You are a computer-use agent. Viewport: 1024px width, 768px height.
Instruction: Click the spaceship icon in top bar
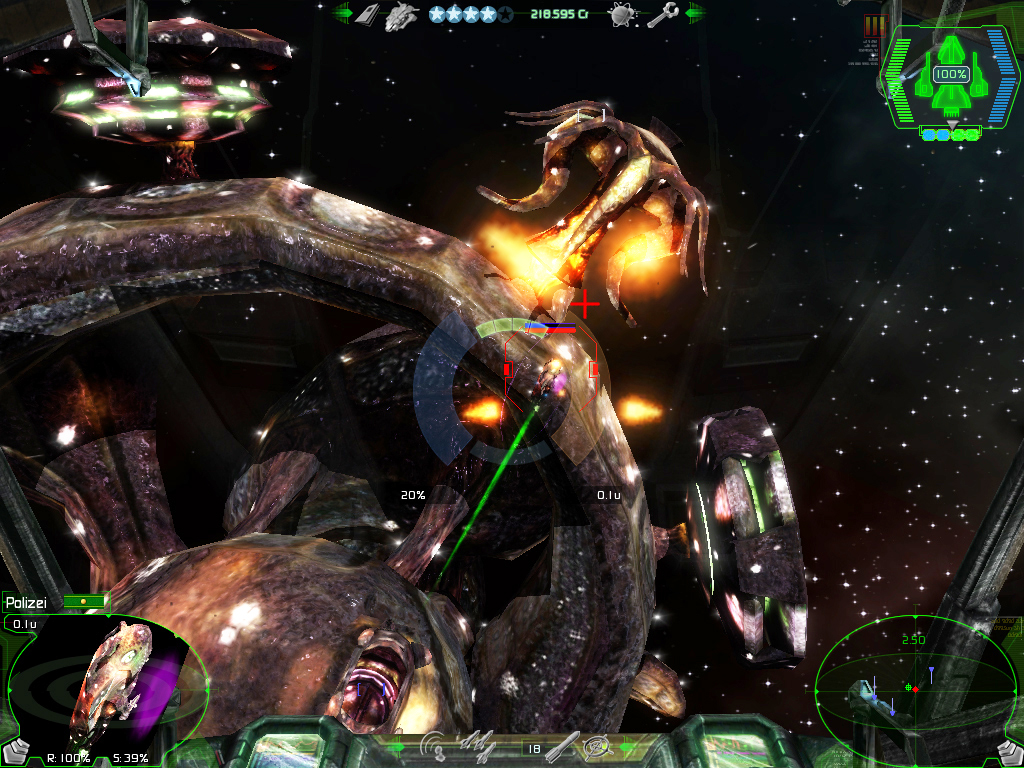[x=401, y=14]
